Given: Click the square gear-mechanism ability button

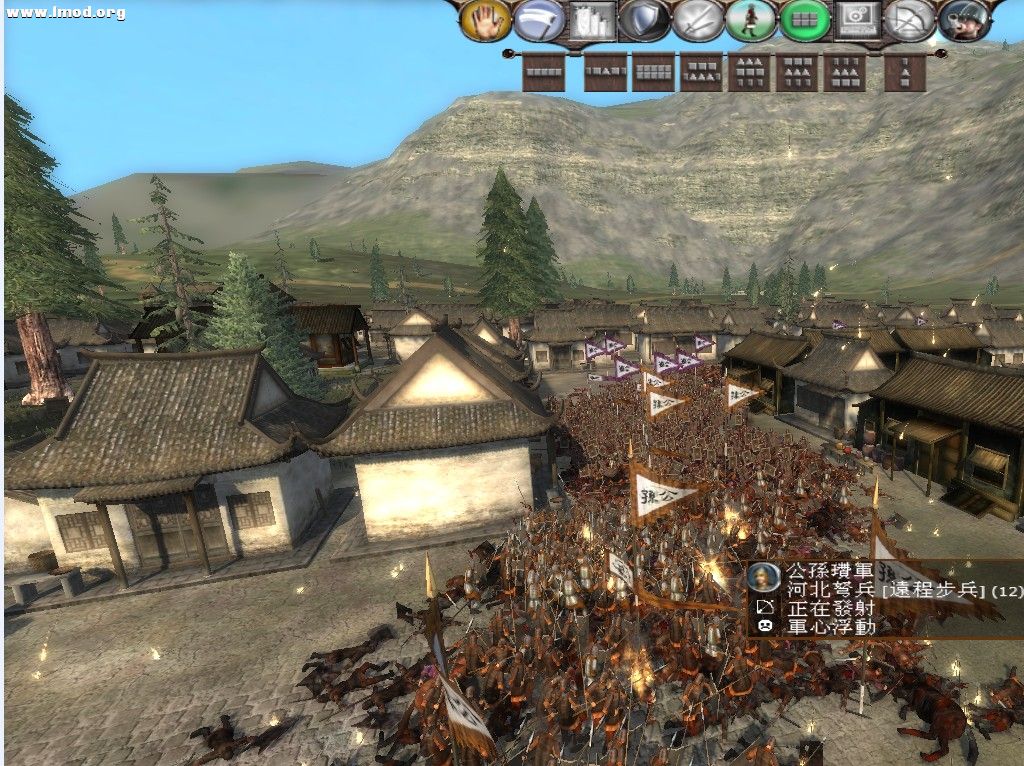Looking at the screenshot, I should point(857,21).
